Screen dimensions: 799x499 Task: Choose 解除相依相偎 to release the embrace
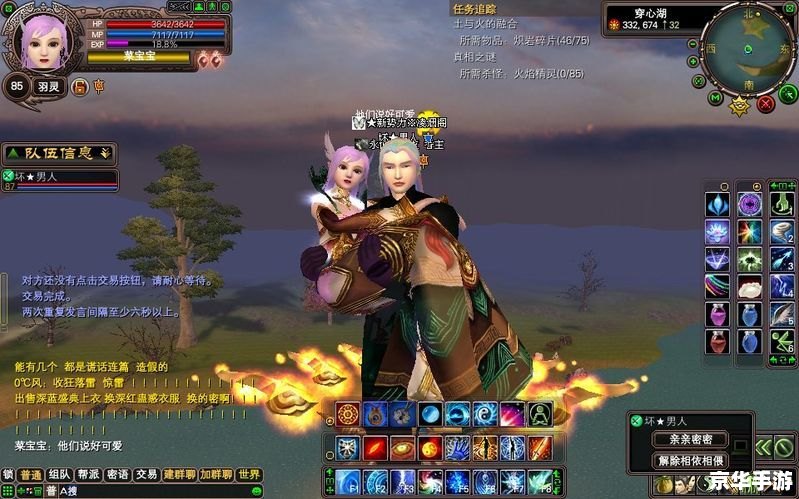[690, 461]
